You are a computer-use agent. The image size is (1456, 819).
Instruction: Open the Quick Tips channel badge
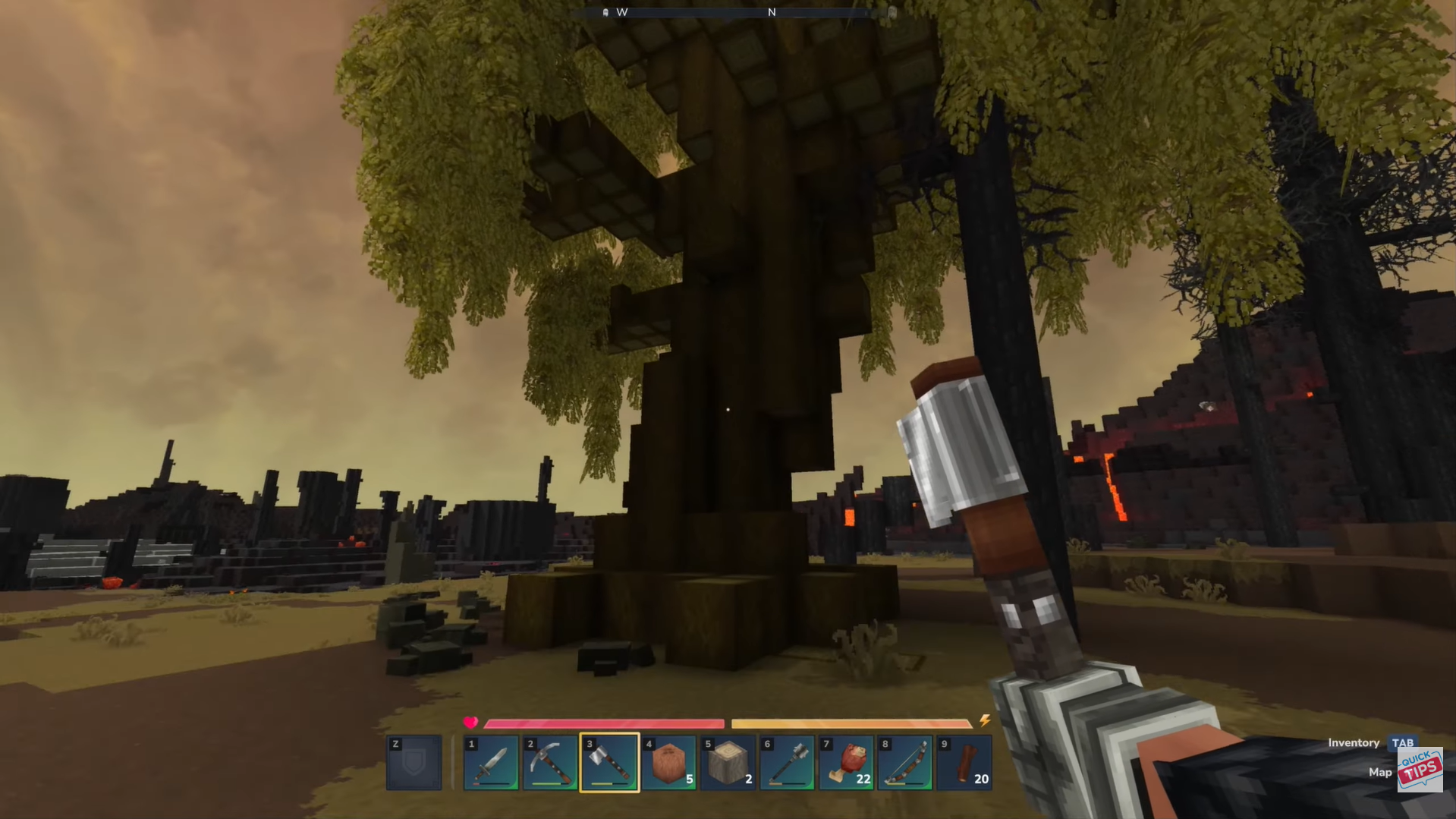[1420, 770]
